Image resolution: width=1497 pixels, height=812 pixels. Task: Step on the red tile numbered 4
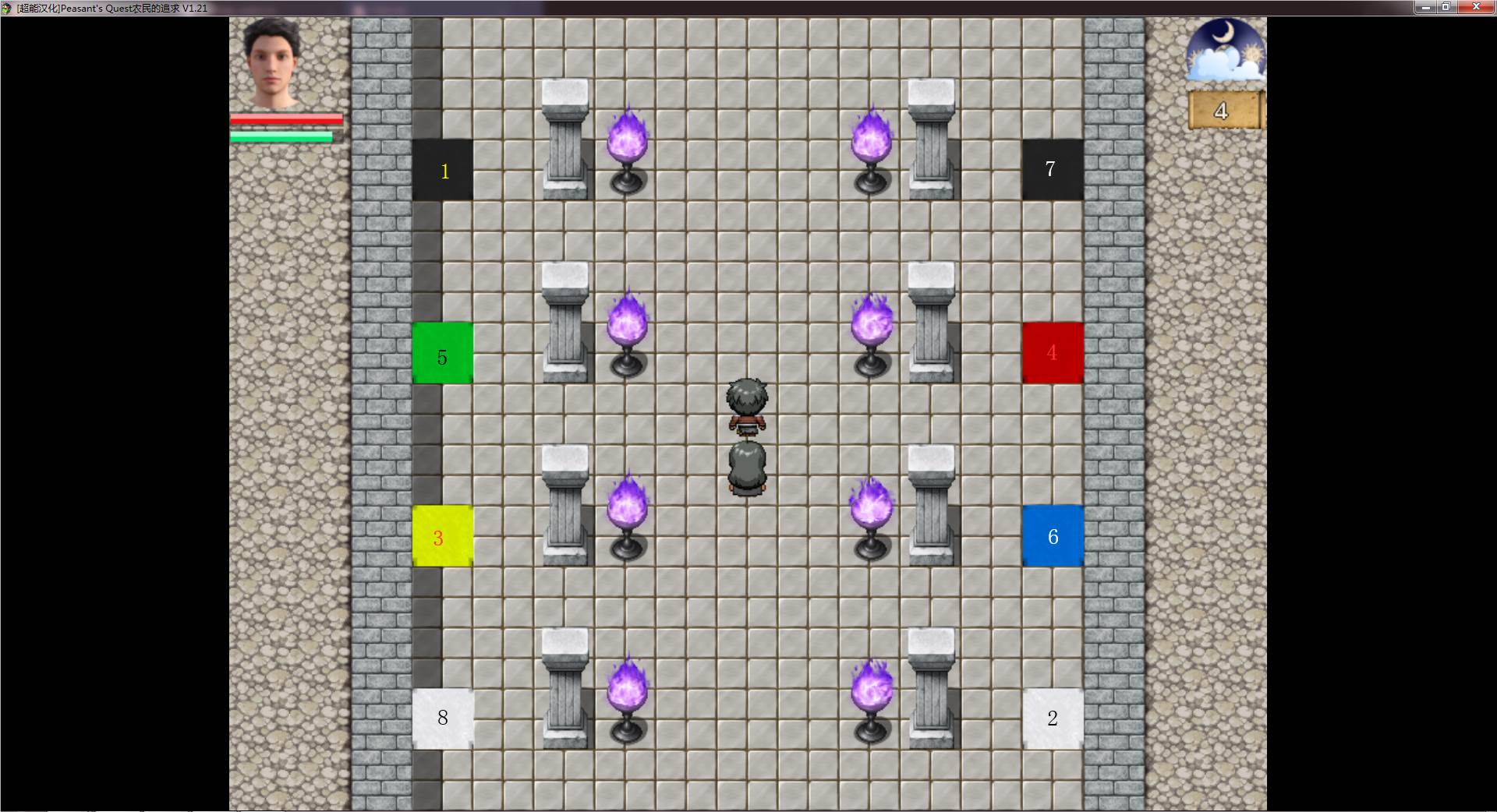tap(1052, 354)
